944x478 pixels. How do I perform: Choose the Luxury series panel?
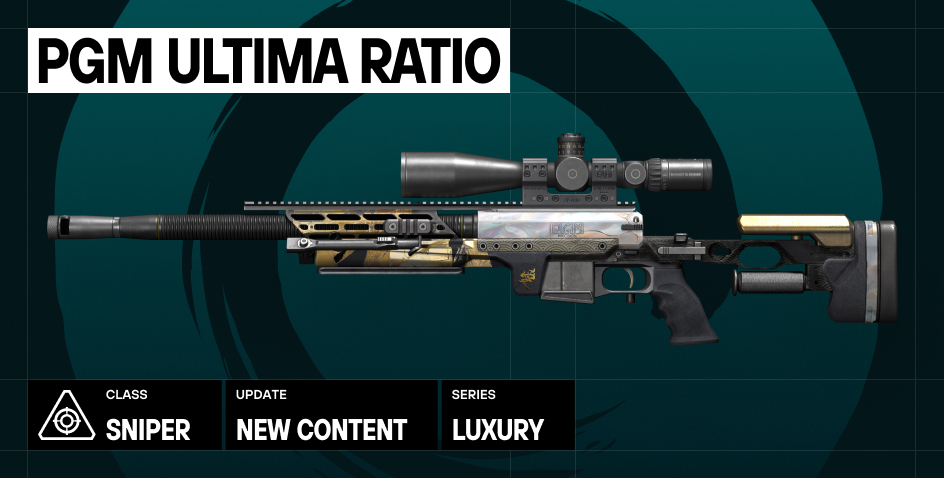point(508,415)
